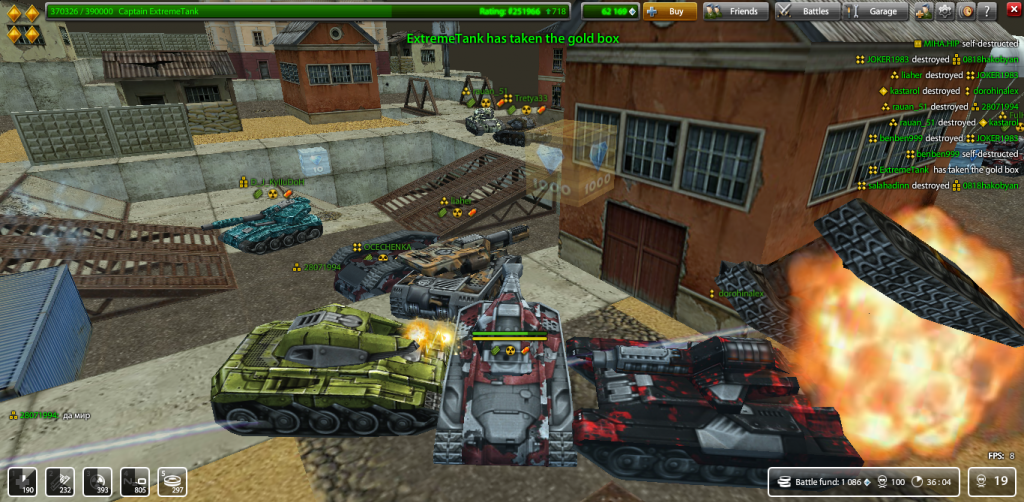Activate the double damage supply
1024x502 pixels.
pos(97,481)
